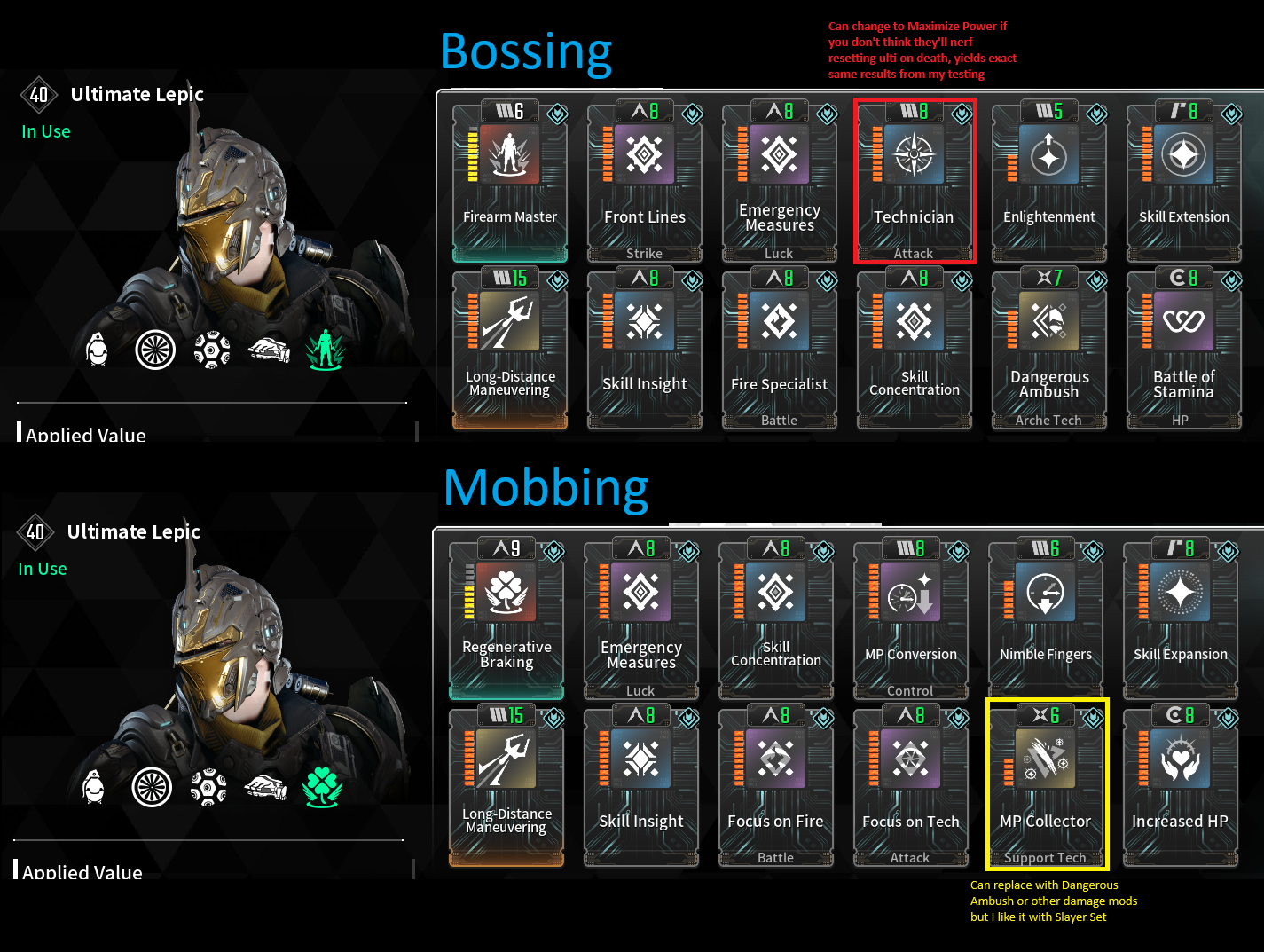Click the yellow-outlined MP Collector module
Viewport: 1264px width, 952px height.
[x=1046, y=786]
